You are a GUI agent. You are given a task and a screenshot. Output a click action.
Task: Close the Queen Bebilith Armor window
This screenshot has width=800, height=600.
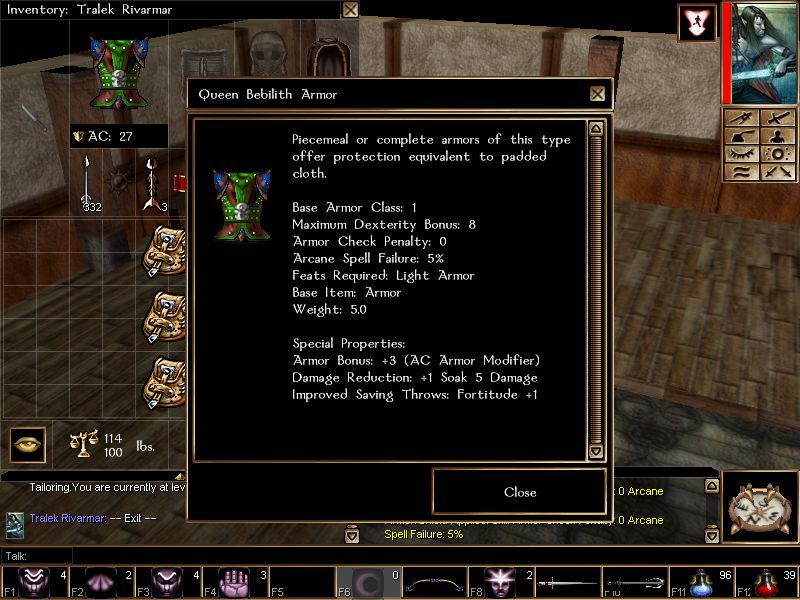[597, 94]
